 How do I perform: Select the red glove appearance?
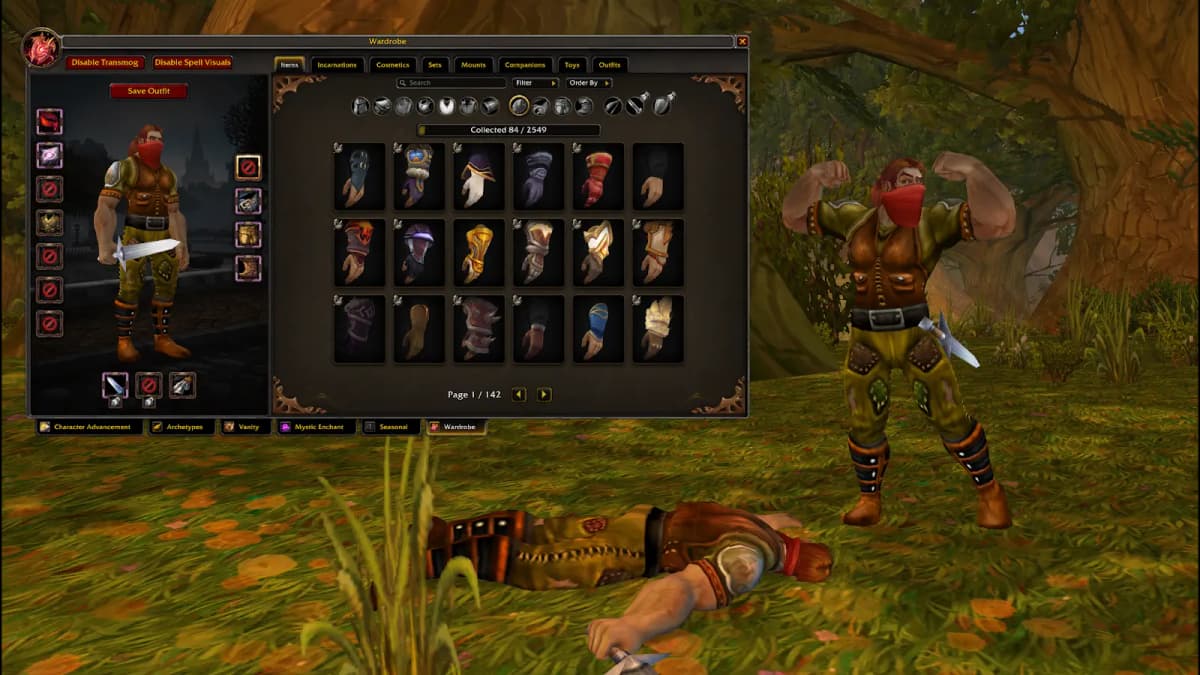click(599, 177)
